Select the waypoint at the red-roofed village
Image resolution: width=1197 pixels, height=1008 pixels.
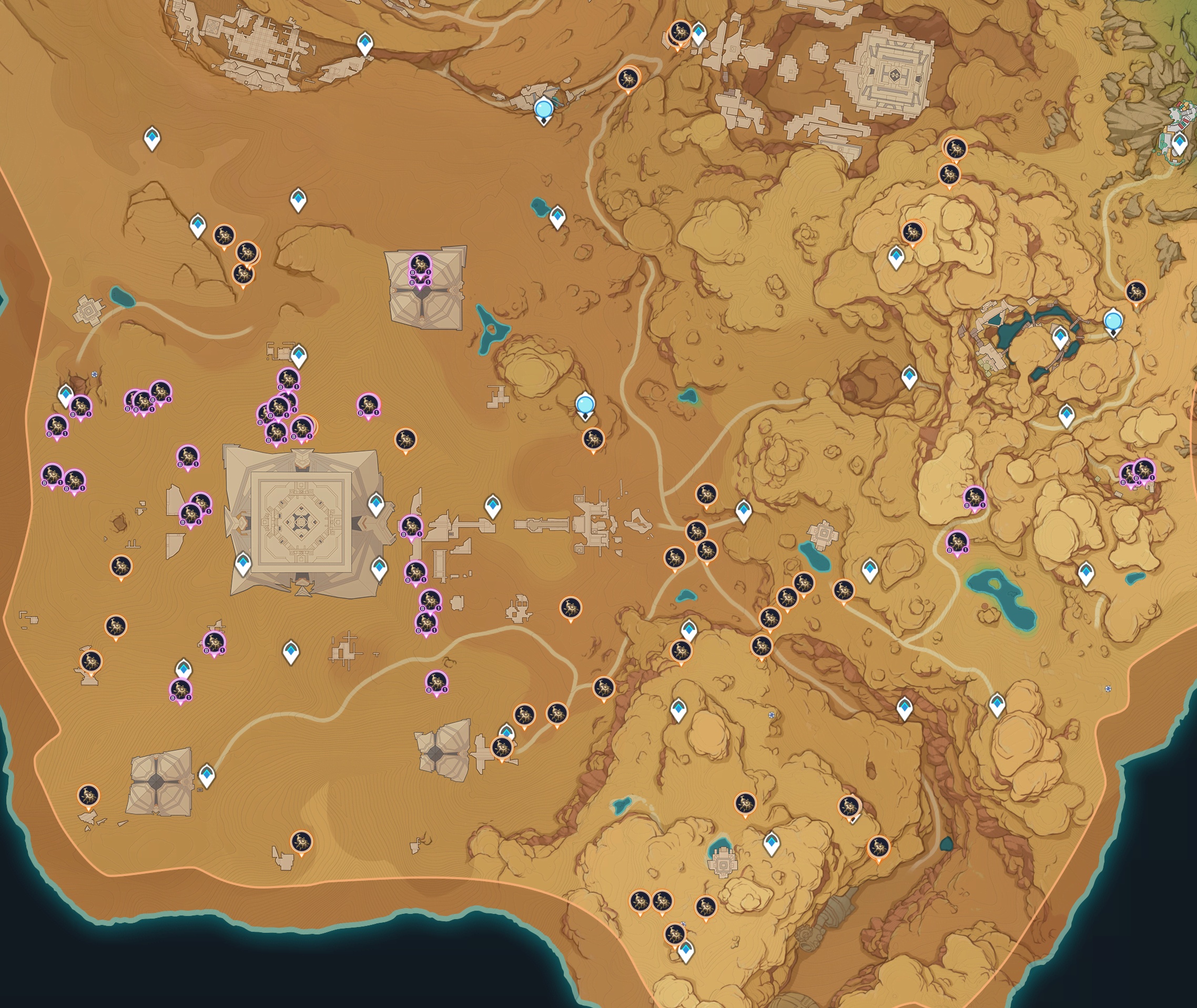click(x=1179, y=143)
